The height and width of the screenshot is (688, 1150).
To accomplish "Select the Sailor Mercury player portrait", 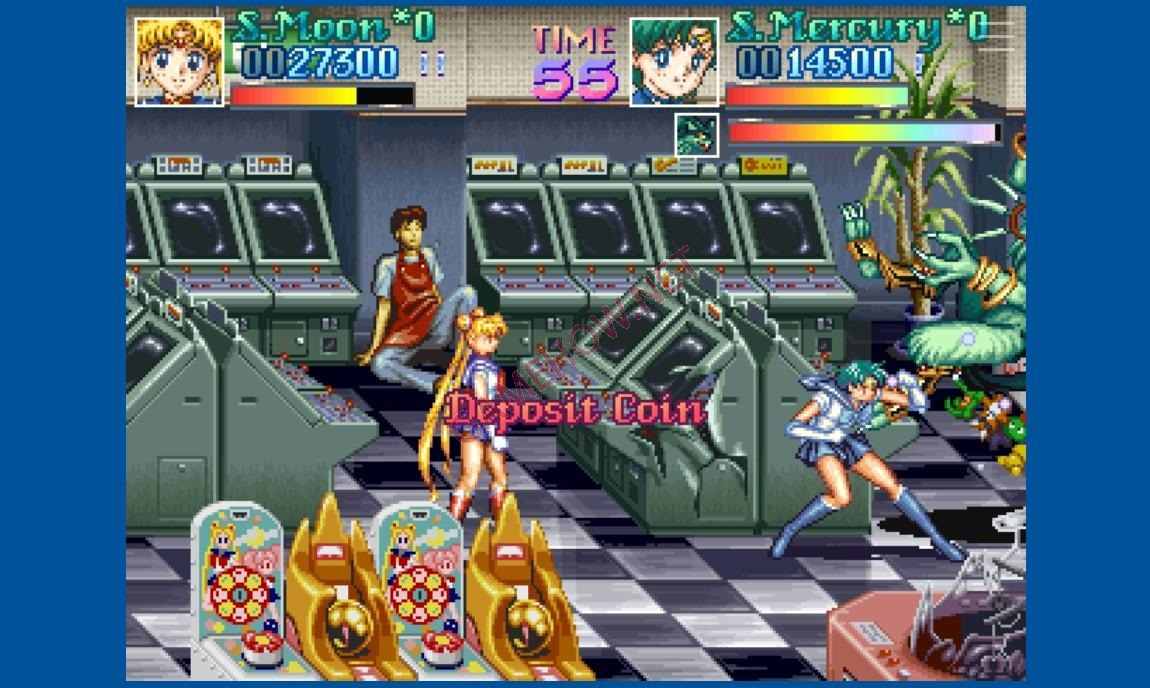I will click(674, 61).
